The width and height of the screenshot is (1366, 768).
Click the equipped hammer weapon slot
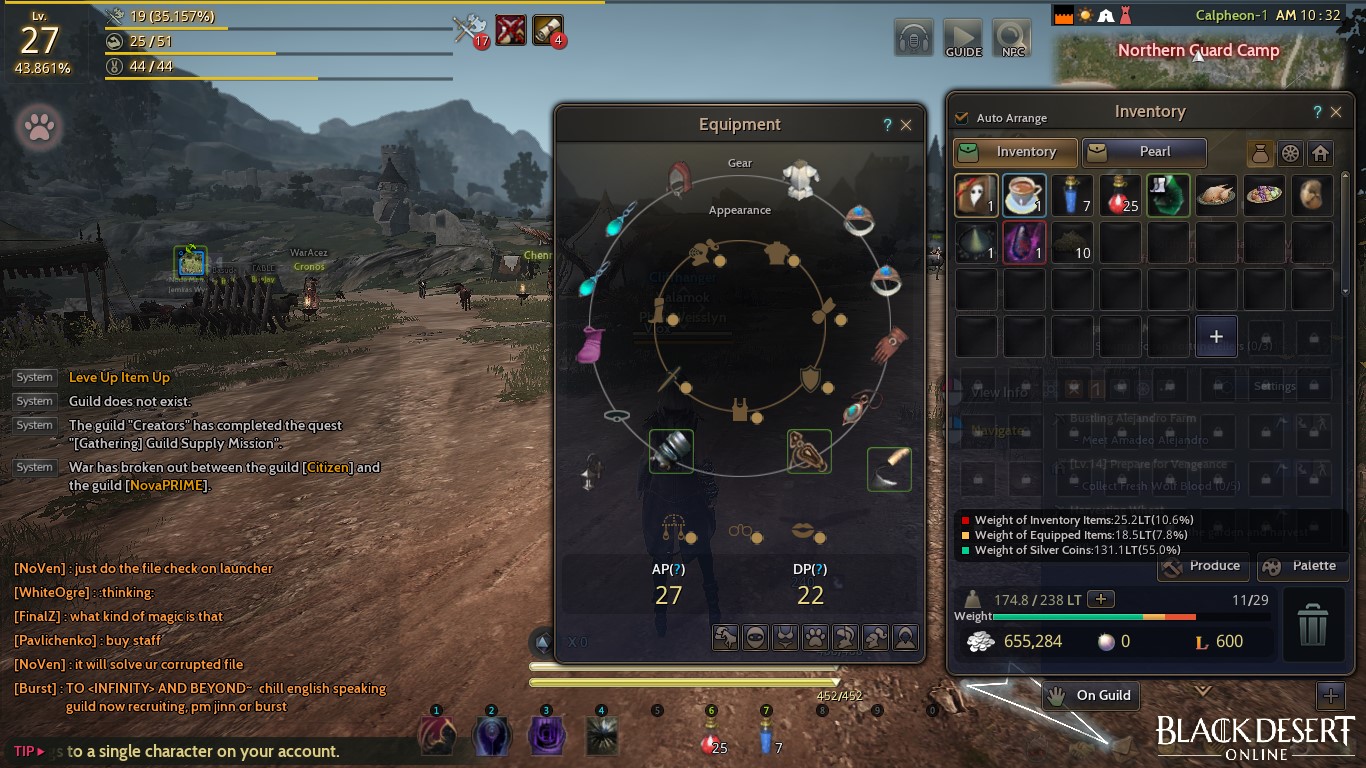pyautogui.click(x=671, y=452)
